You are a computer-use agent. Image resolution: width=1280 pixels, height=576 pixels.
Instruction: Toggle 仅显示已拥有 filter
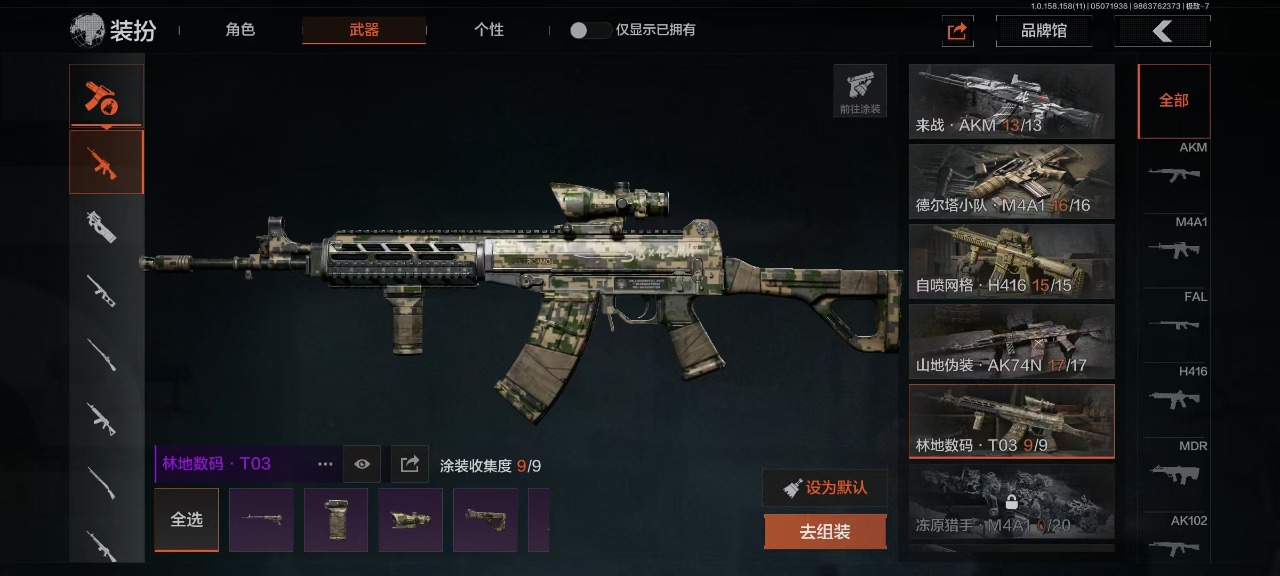click(590, 30)
